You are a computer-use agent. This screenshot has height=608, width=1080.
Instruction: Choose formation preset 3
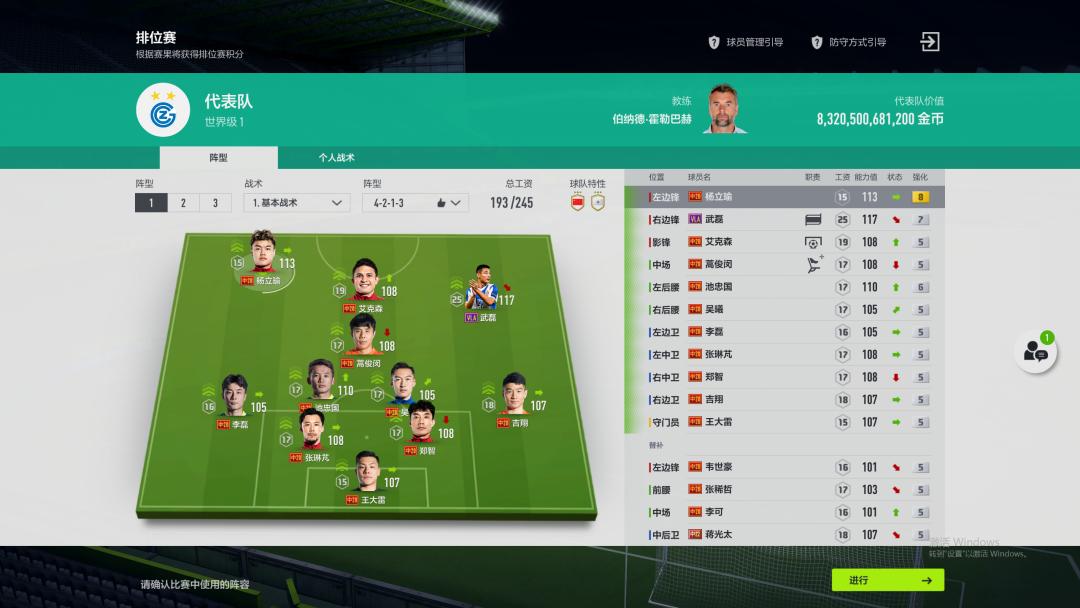(214, 203)
